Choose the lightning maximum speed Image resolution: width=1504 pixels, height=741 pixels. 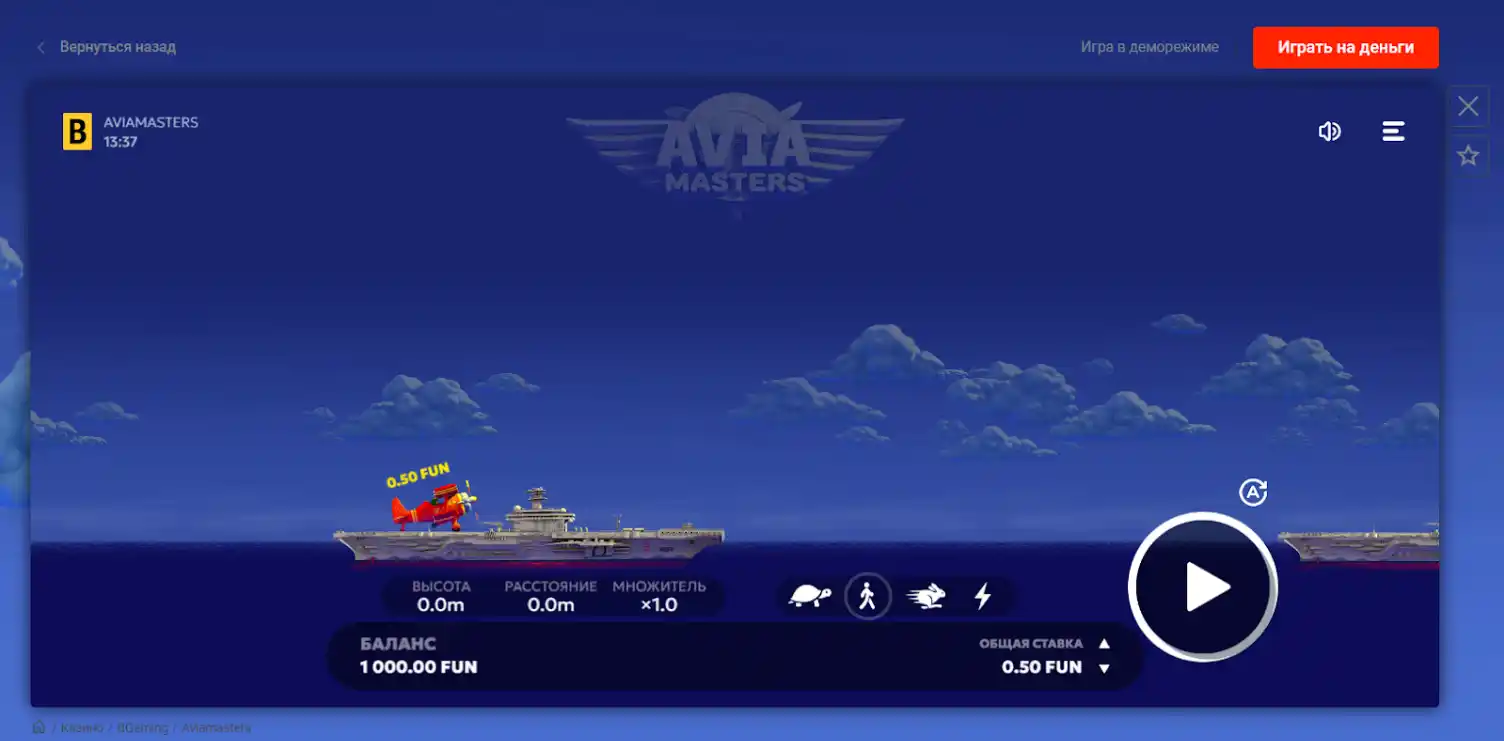pyautogui.click(x=982, y=596)
